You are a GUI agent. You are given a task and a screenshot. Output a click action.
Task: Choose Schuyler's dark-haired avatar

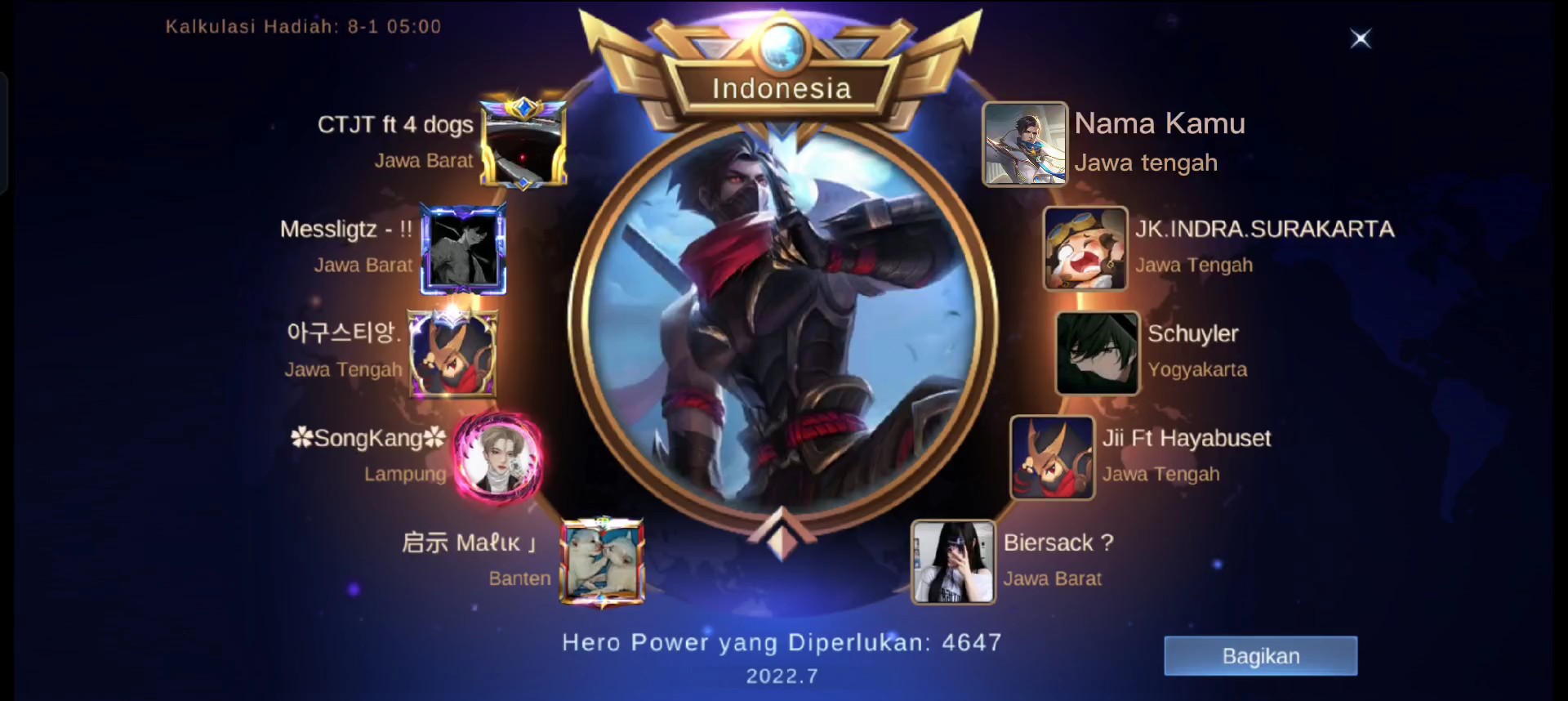point(1097,354)
